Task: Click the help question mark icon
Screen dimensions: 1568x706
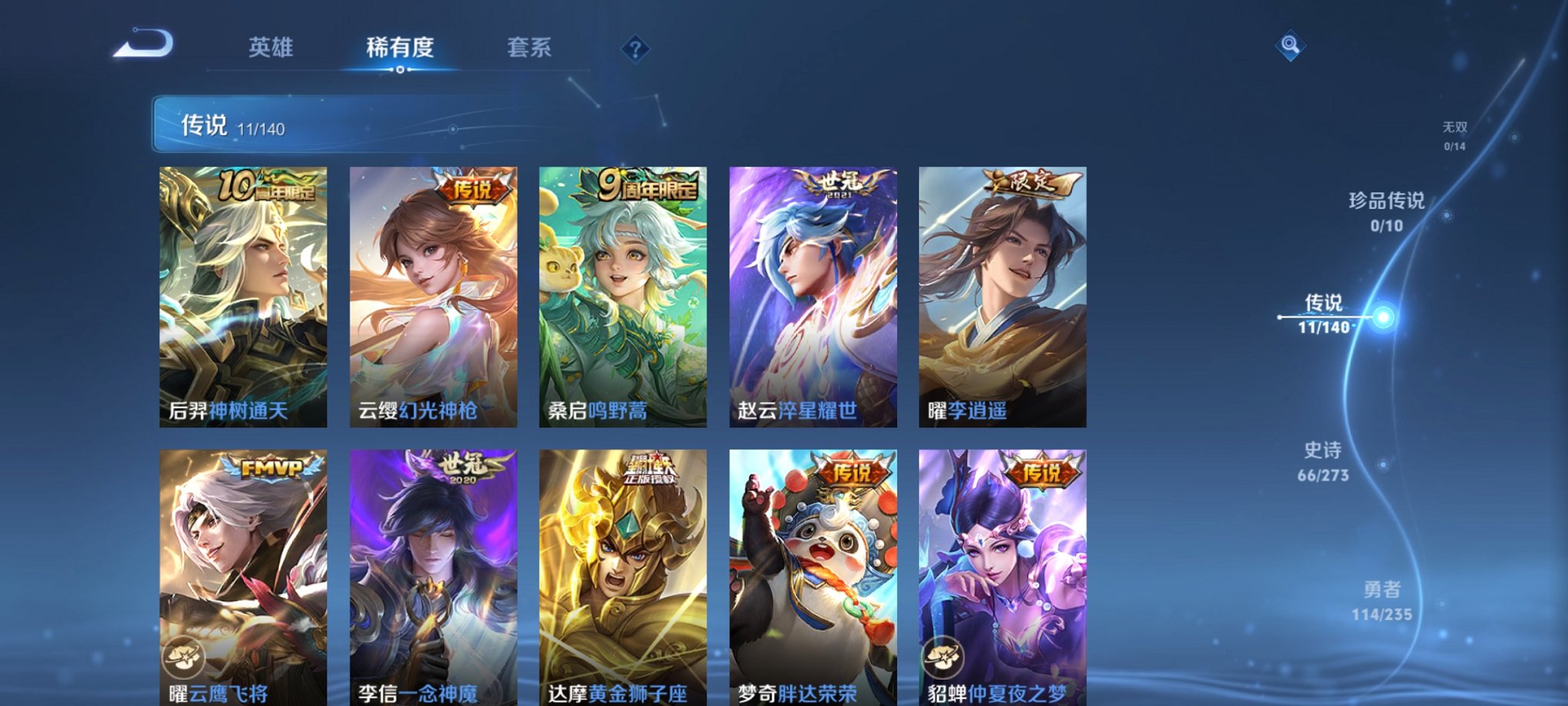Action: pos(633,50)
